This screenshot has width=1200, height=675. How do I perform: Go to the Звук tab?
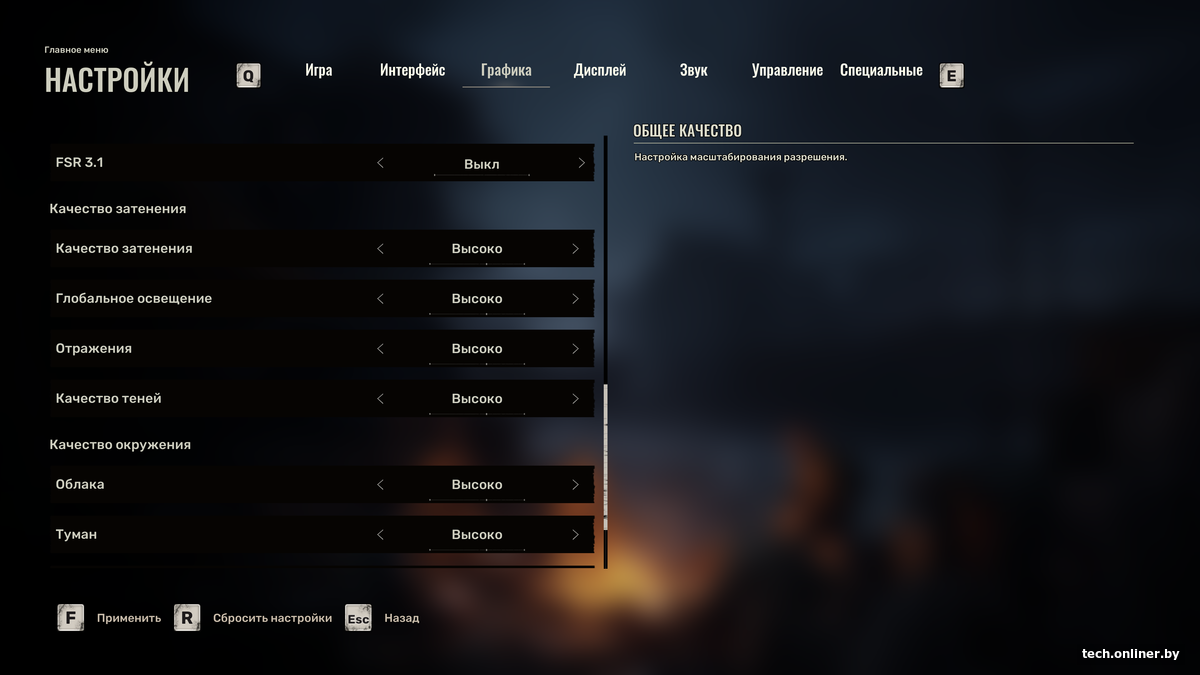click(693, 71)
